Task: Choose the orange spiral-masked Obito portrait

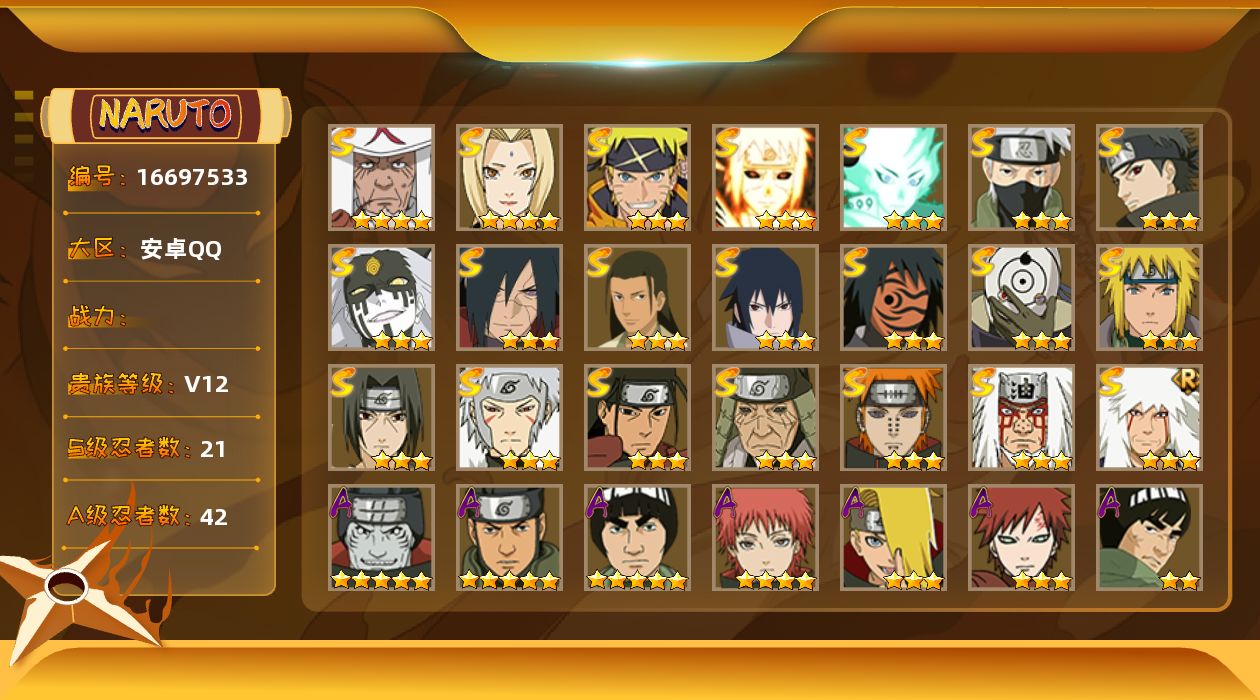Action: [893, 297]
